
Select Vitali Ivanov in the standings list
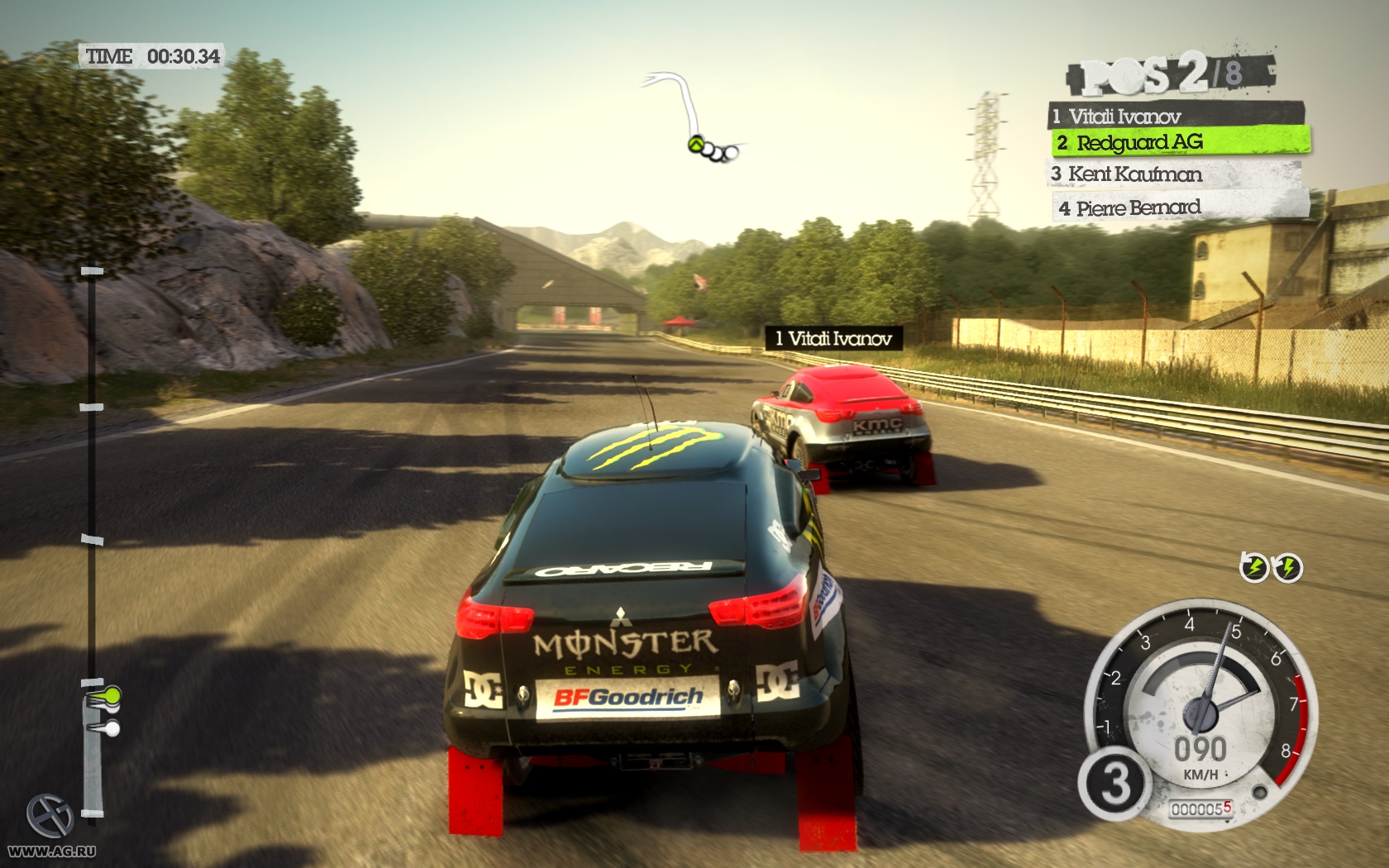[x=1175, y=116]
